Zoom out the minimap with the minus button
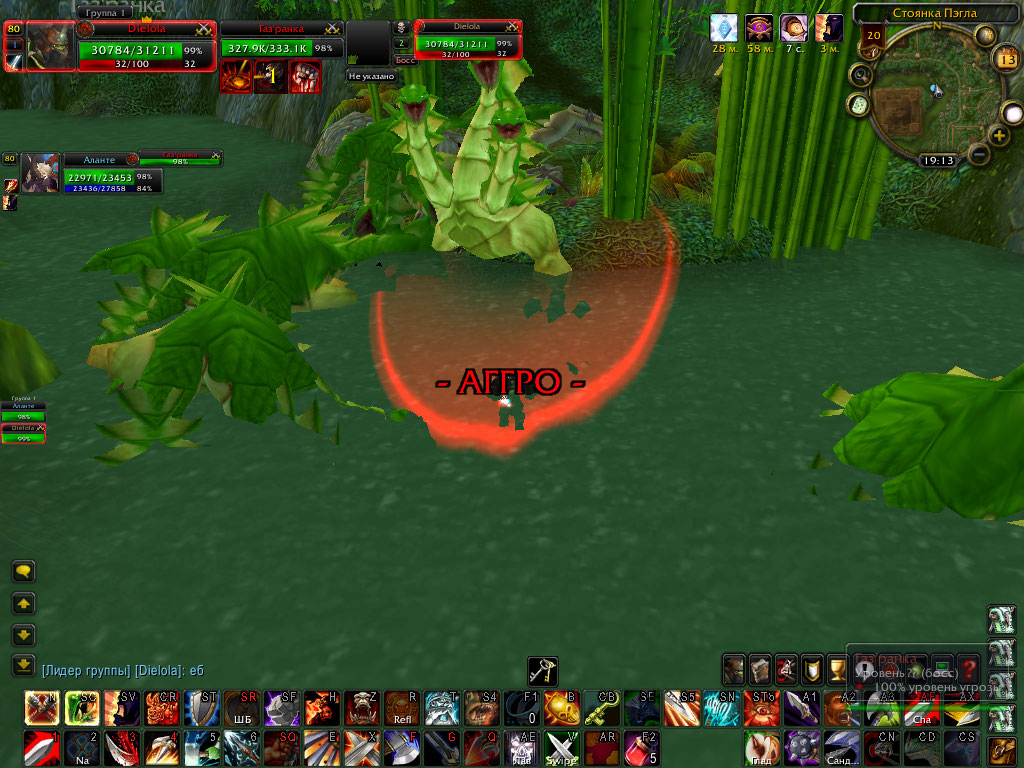The width and height of the screenshot is (1024, 768). [979, 154]
